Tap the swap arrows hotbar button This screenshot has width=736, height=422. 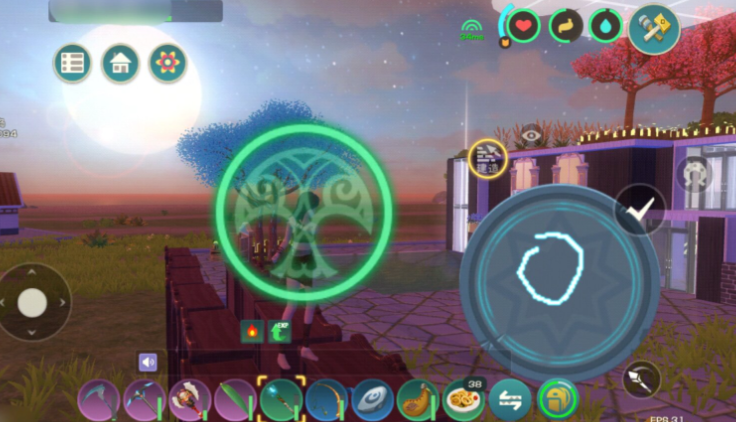click(x=509, y=401)
